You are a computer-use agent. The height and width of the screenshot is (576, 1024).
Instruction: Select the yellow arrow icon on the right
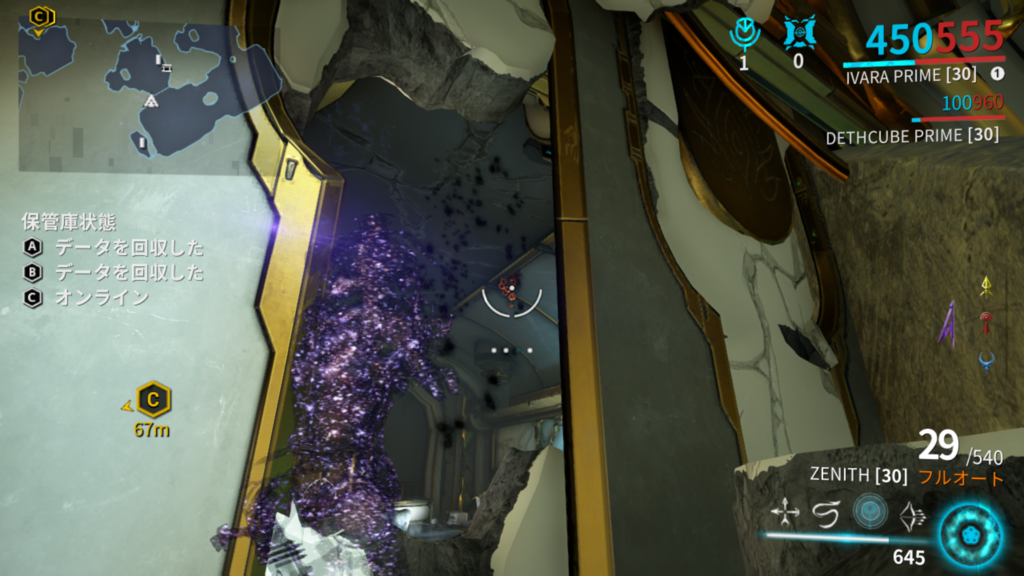987,286
